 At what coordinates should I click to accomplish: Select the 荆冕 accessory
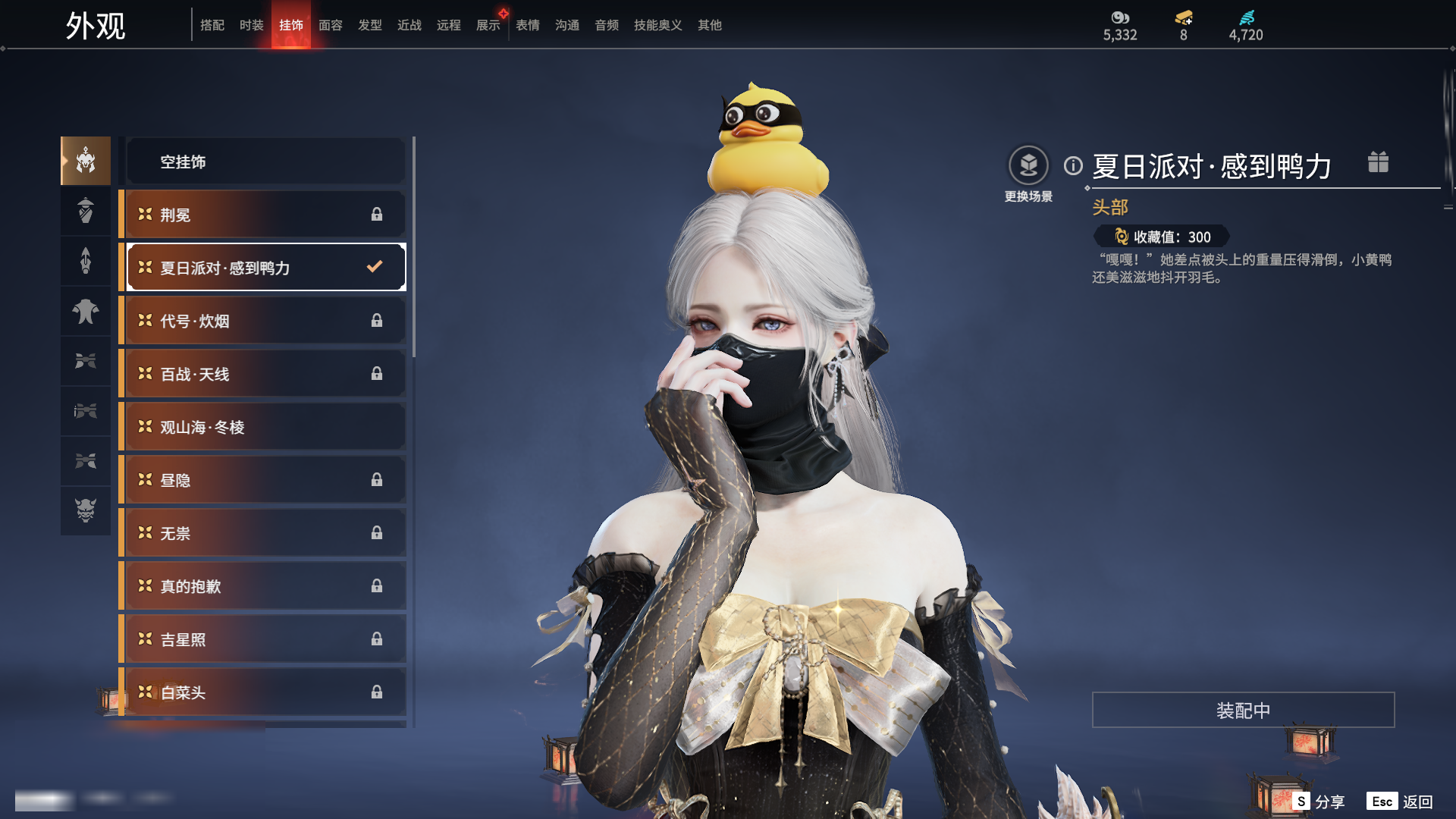tap(265, 215)
